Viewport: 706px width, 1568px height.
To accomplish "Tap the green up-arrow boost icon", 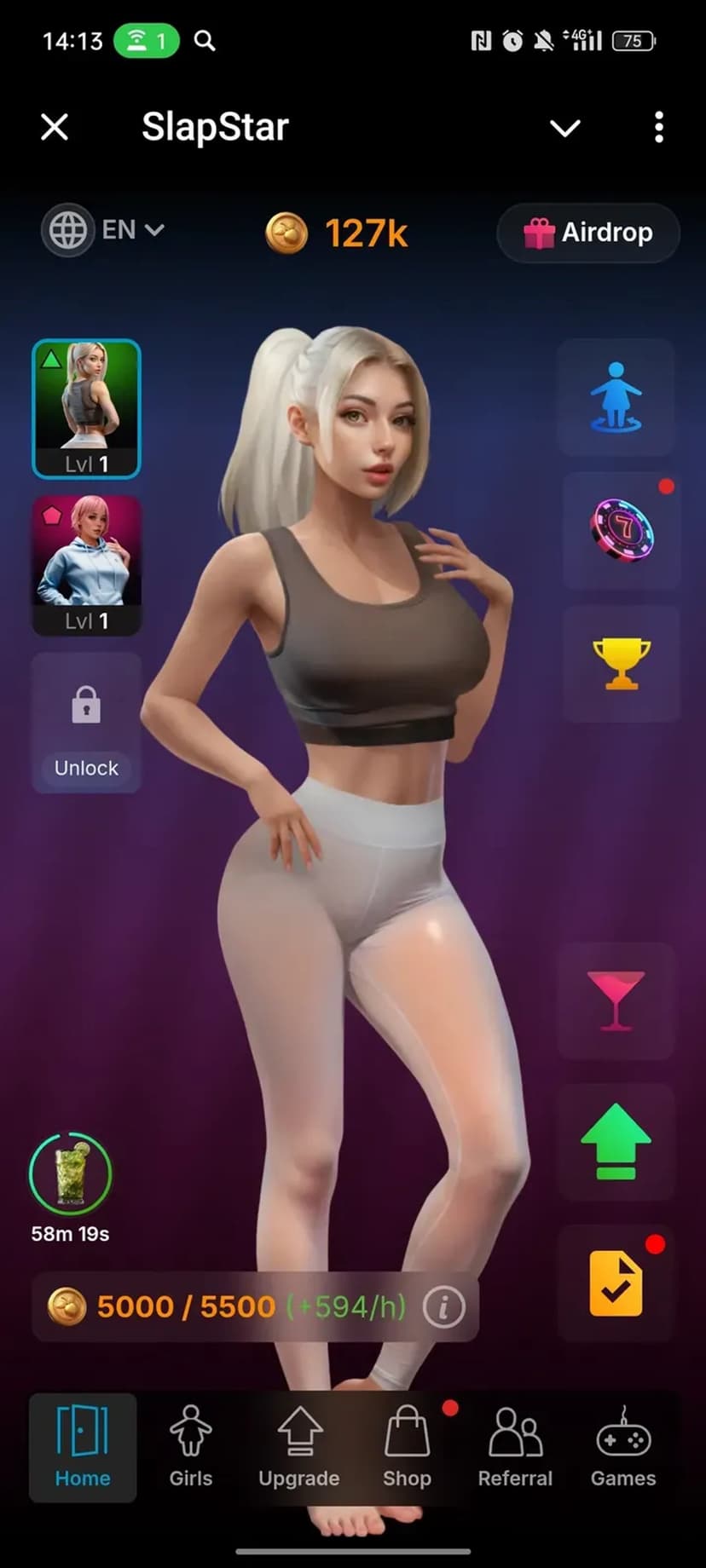I will click(x=616, y=1142).
